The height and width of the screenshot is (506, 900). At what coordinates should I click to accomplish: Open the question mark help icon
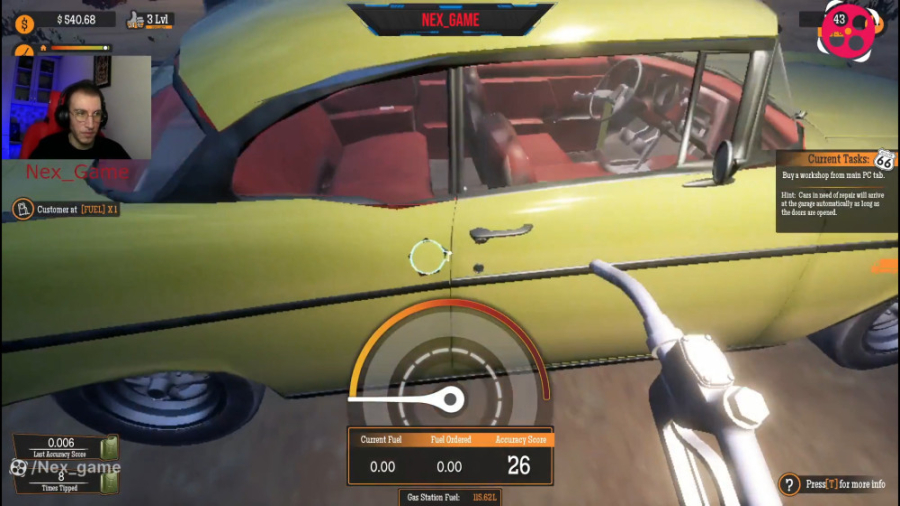790,485
